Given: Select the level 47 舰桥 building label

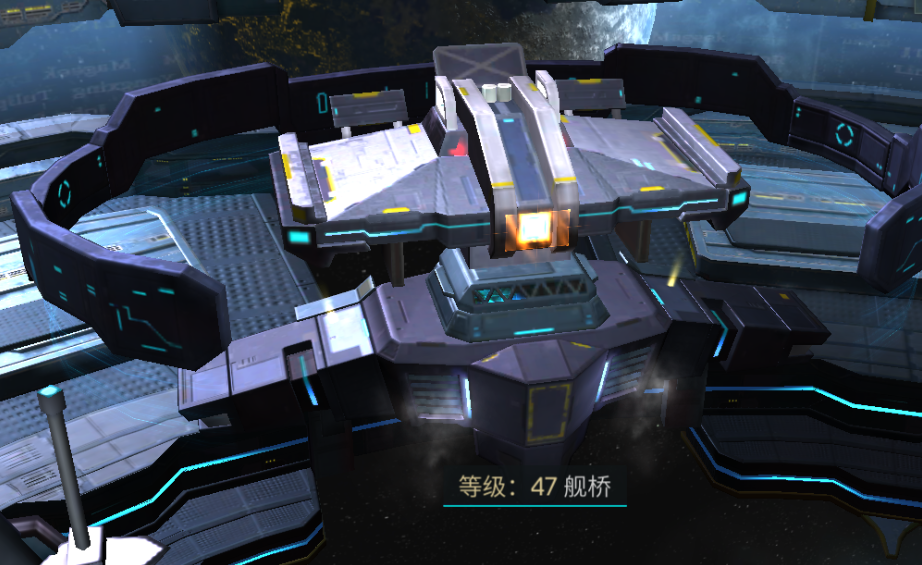Looking at the screenshot, I should pyautogui.click(x=534, y=488).
